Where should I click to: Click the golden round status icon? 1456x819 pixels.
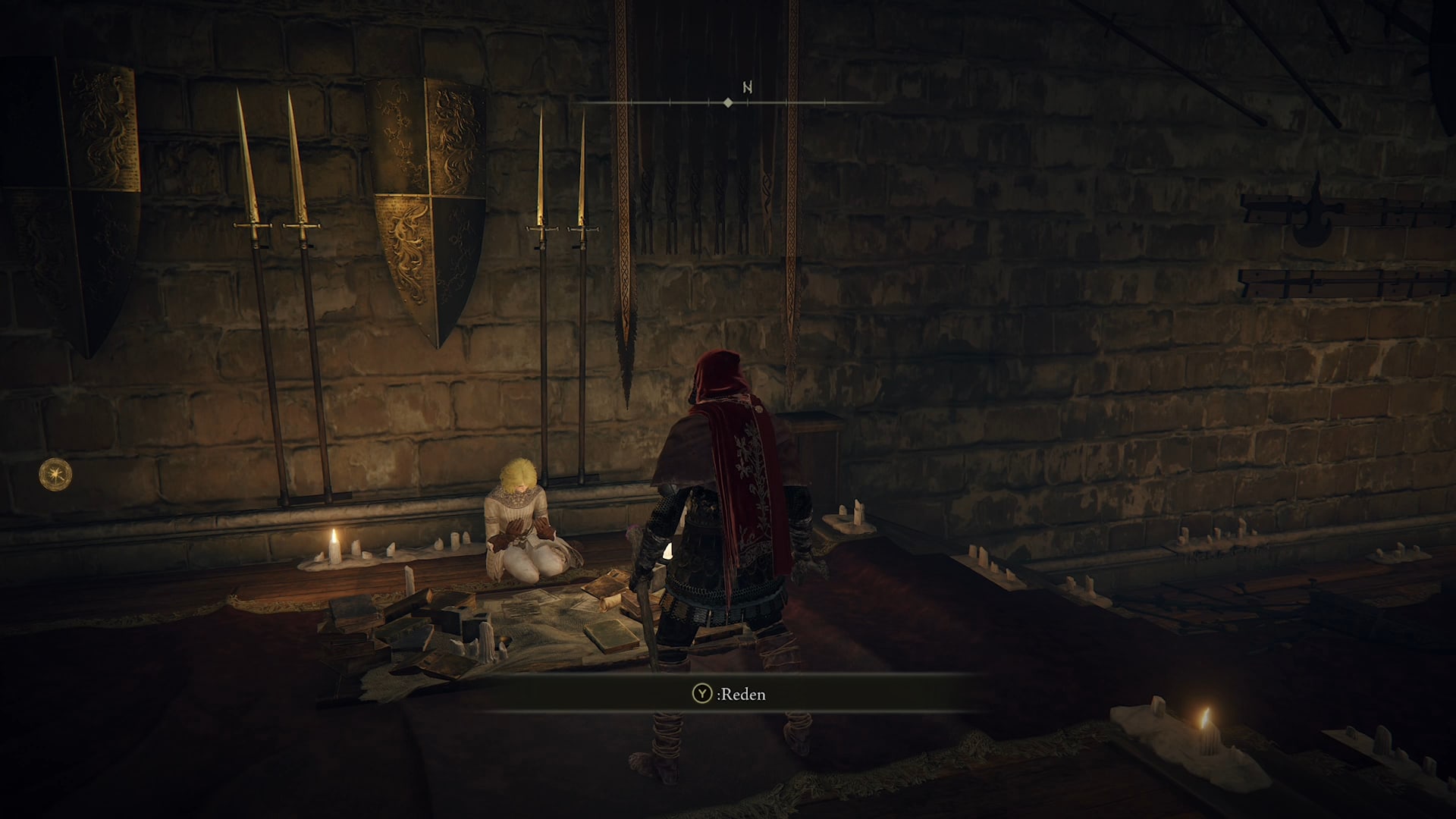point(55,475)
